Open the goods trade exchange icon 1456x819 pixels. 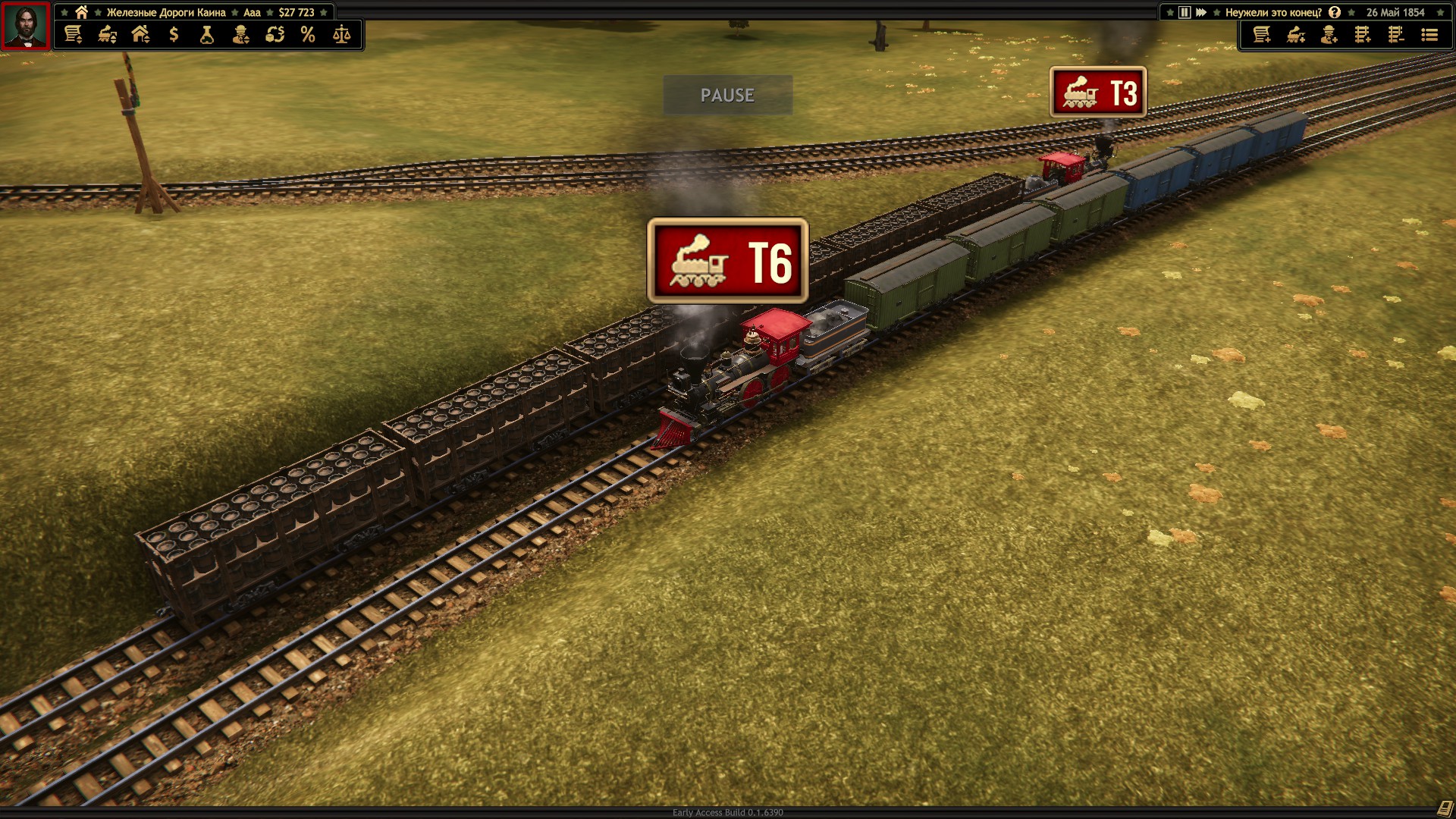(x=275, y=34)
